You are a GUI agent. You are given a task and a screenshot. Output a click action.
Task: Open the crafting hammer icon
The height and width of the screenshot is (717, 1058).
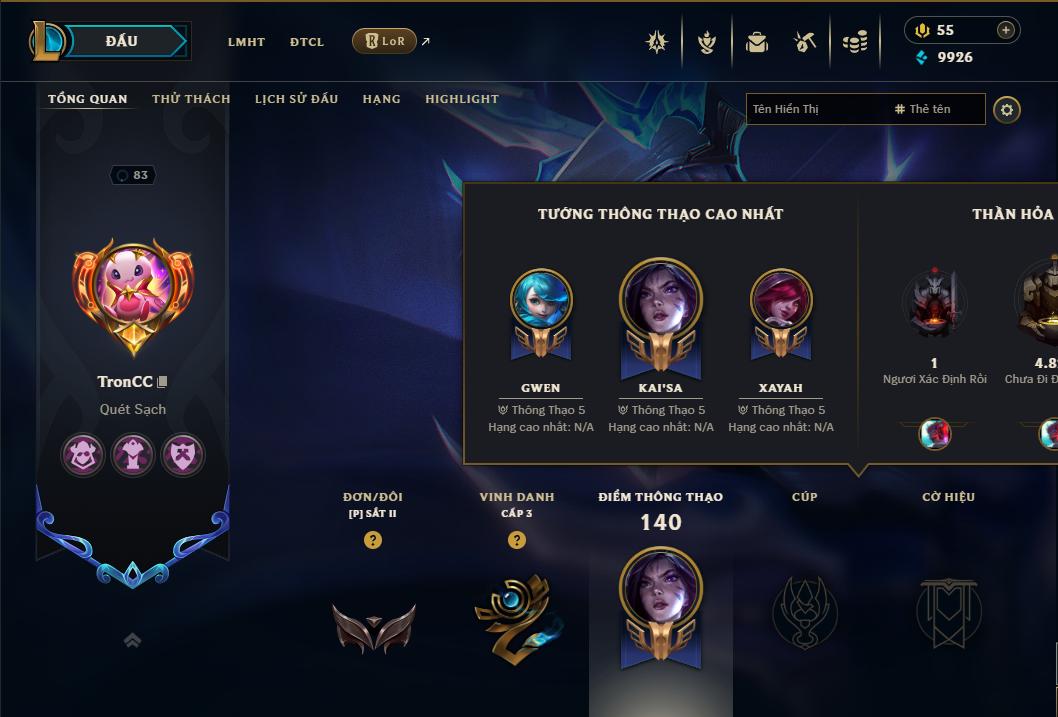coord(805,42)
